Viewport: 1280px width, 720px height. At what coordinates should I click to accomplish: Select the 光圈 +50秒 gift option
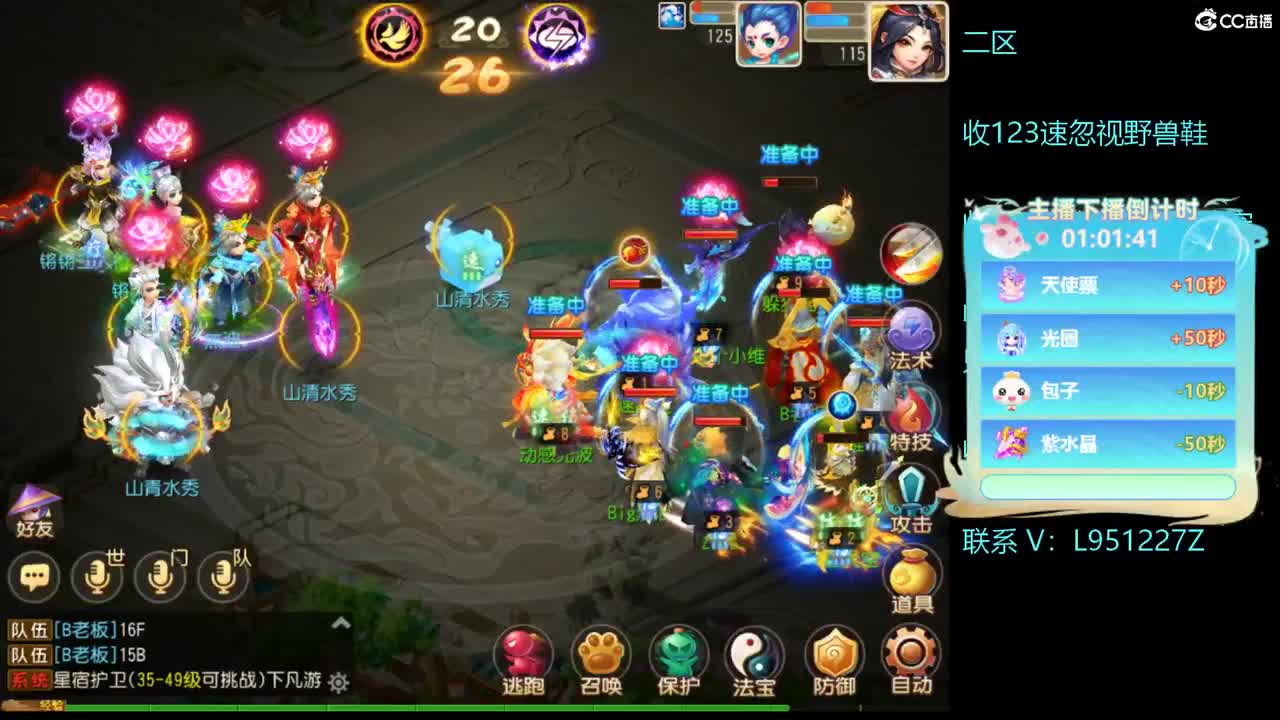coord(1110,338)
